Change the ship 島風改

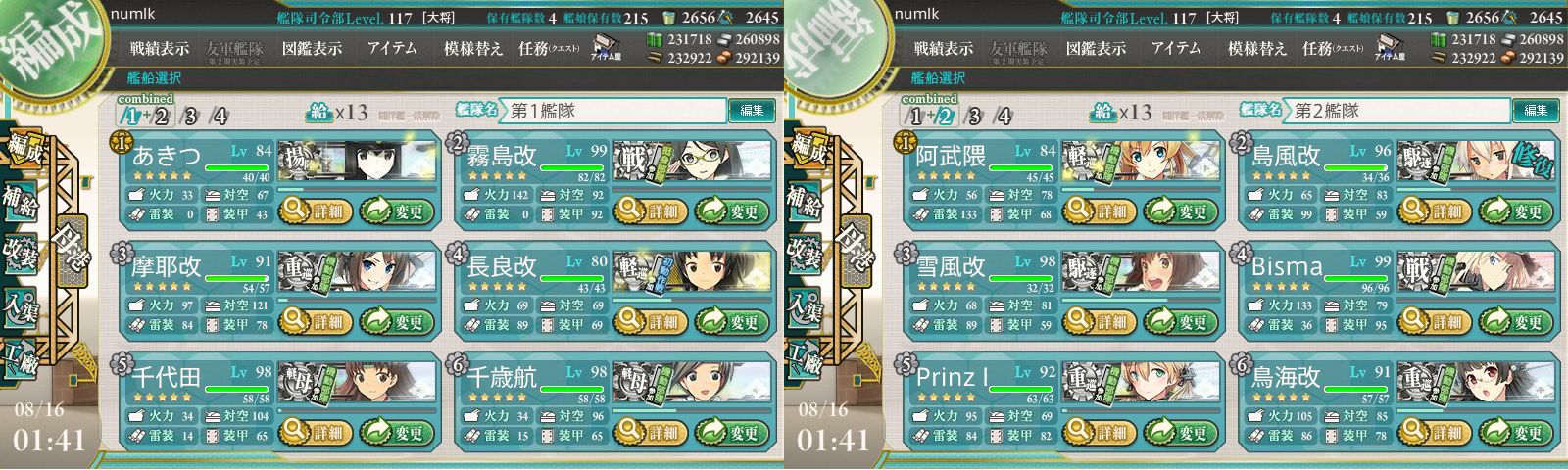[x=1515, y=211]
